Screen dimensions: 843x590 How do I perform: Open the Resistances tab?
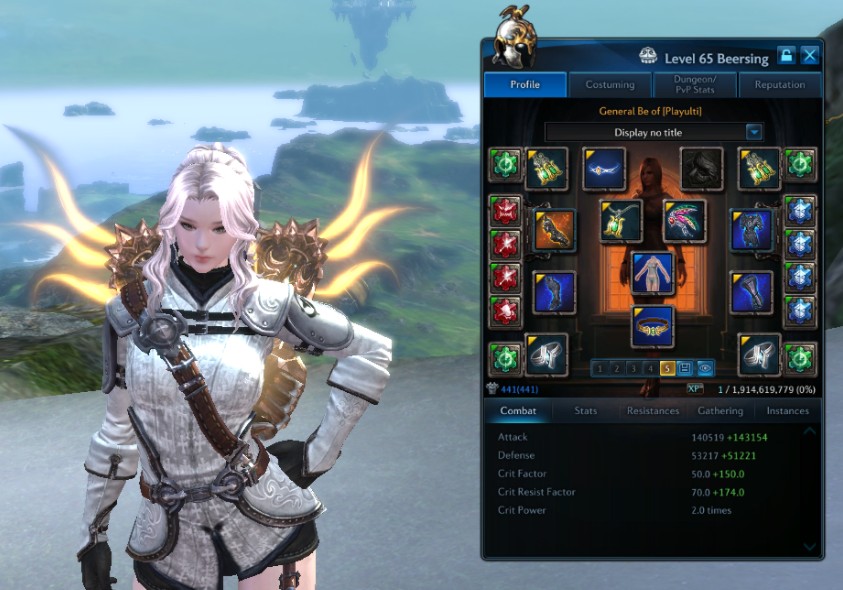pyautogui.click(x=652, y=410)
